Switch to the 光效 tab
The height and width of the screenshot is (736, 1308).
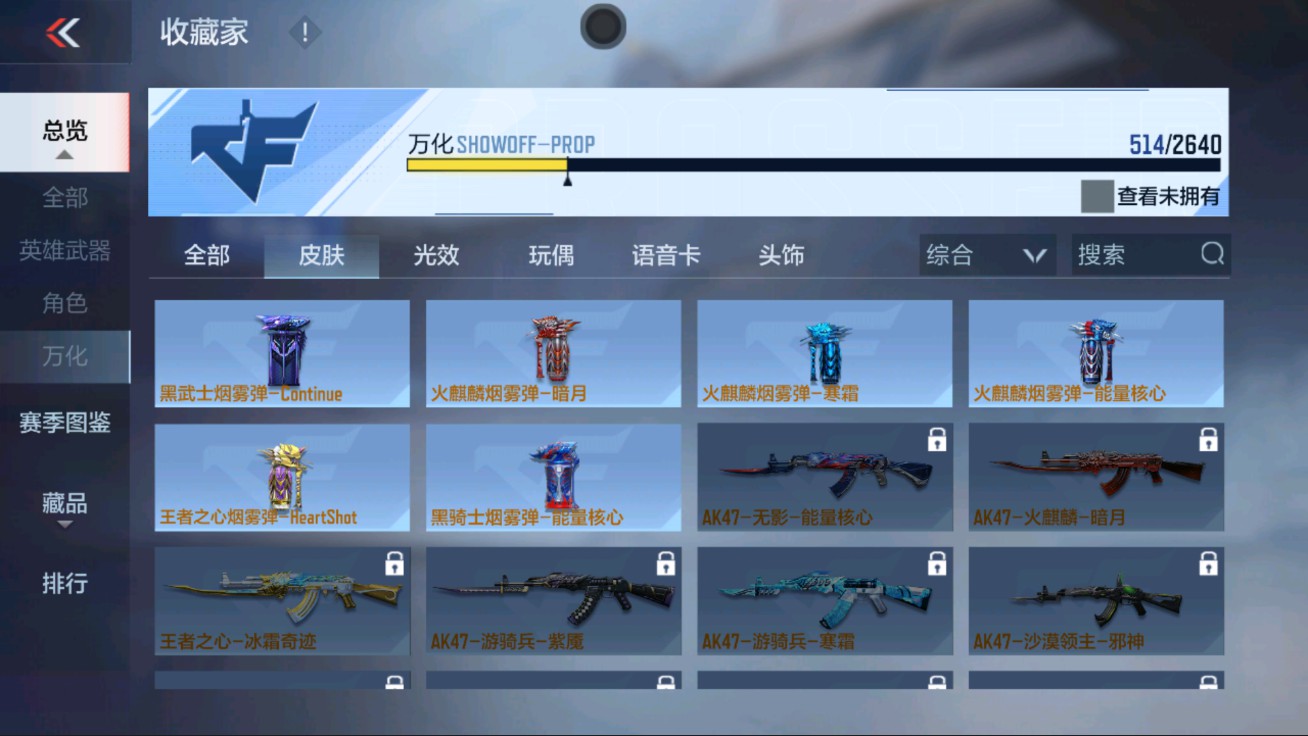tap(434, 255)
